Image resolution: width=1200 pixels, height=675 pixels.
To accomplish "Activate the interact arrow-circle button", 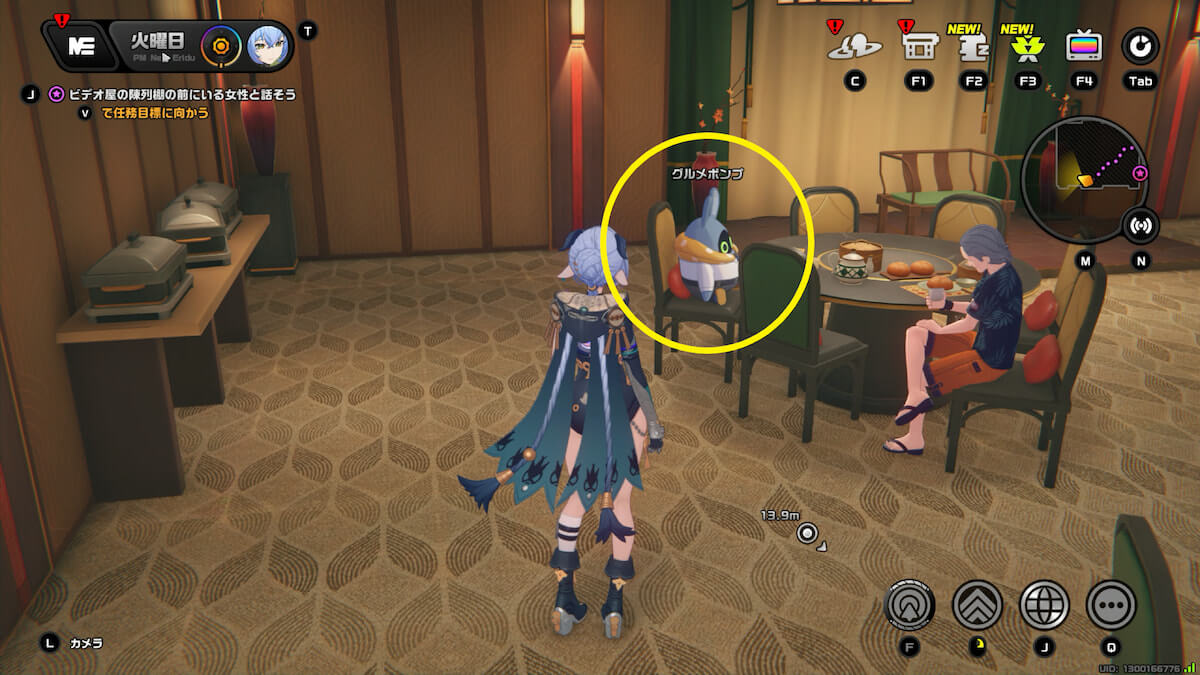I will coord(910,604).
